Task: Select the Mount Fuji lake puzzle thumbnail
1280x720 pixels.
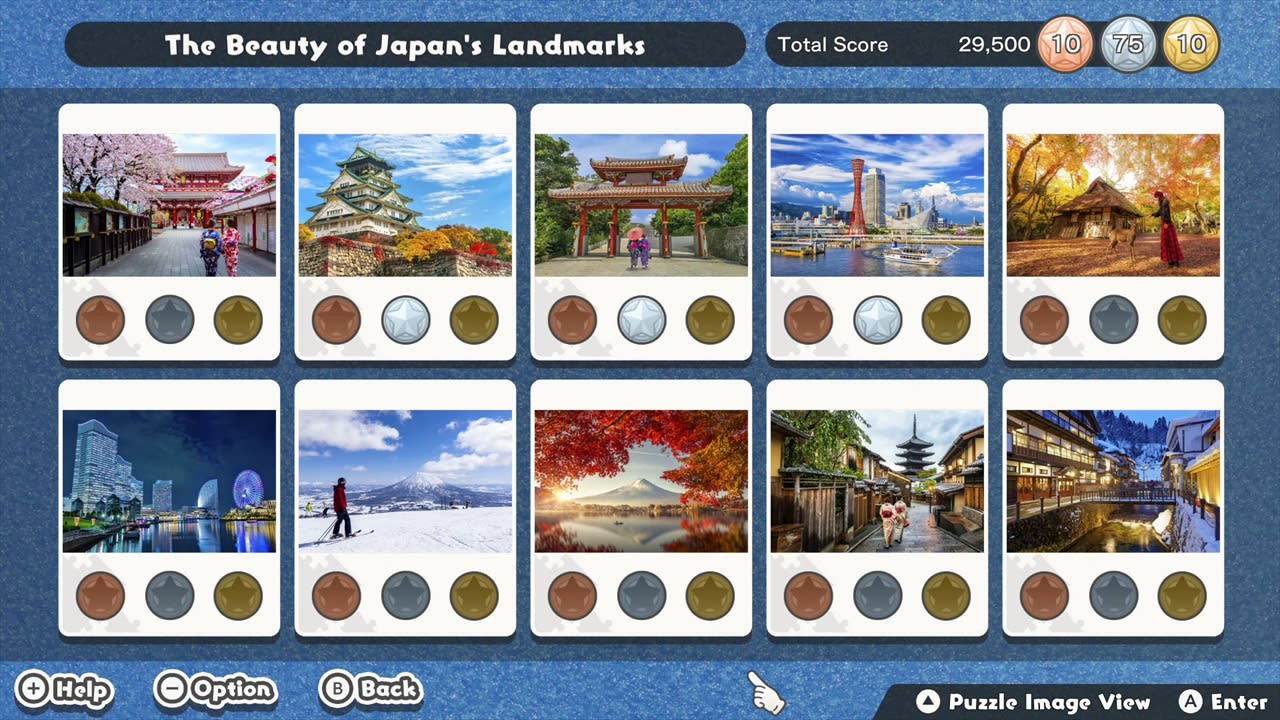Action: pyautogui.click(x=641, y=479)
